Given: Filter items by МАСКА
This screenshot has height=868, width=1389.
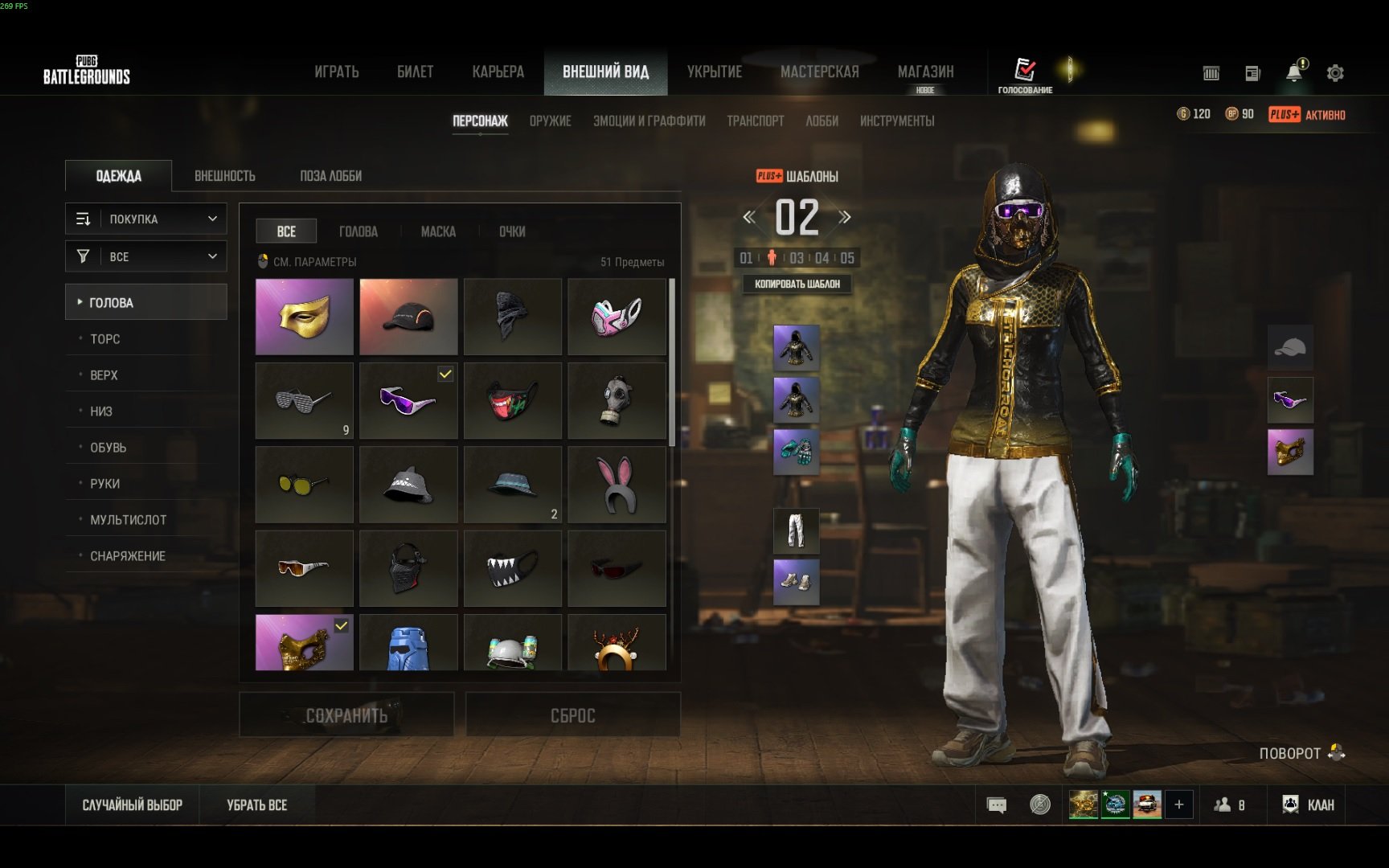Looking at the screenshot, I should (x=438, y=231).
